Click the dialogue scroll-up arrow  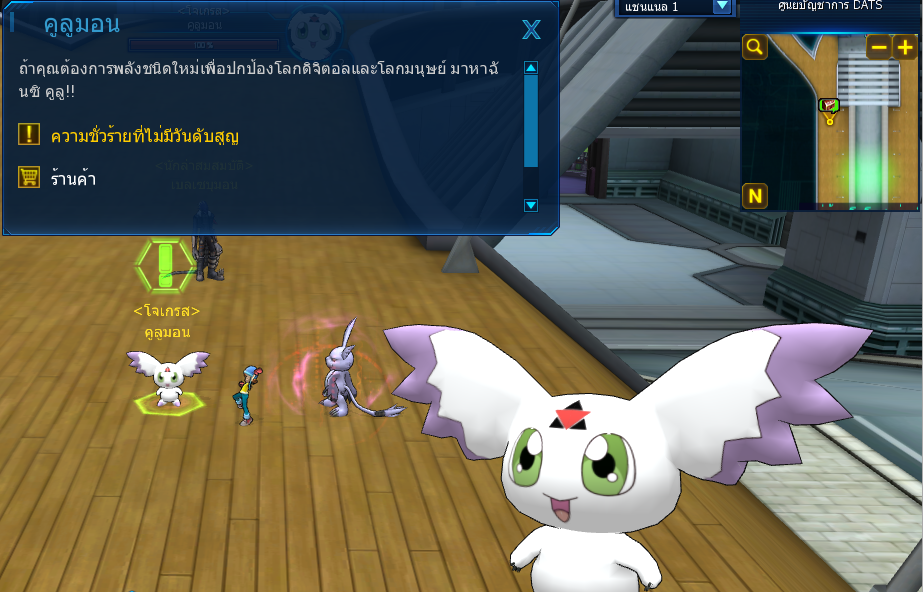click(x=531, y=68)
